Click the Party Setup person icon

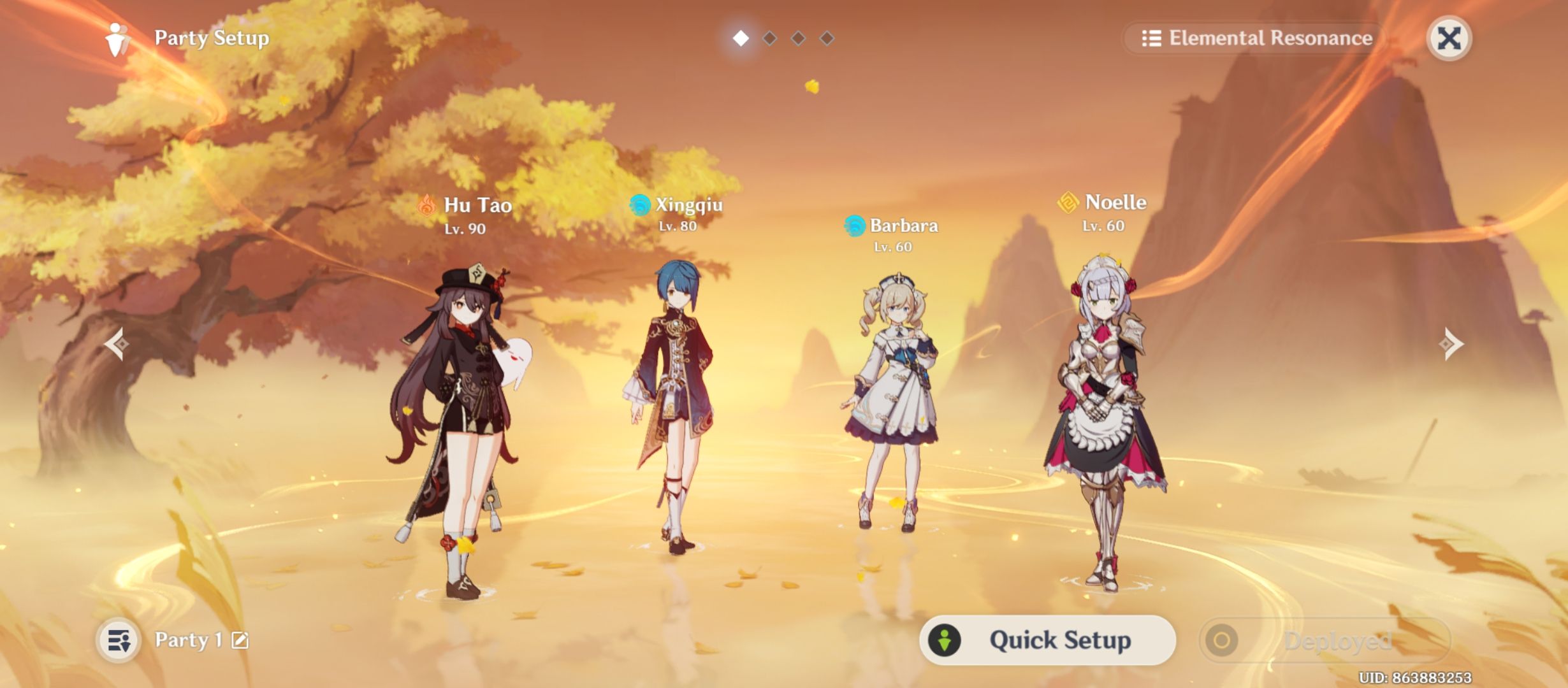[117, 38]
